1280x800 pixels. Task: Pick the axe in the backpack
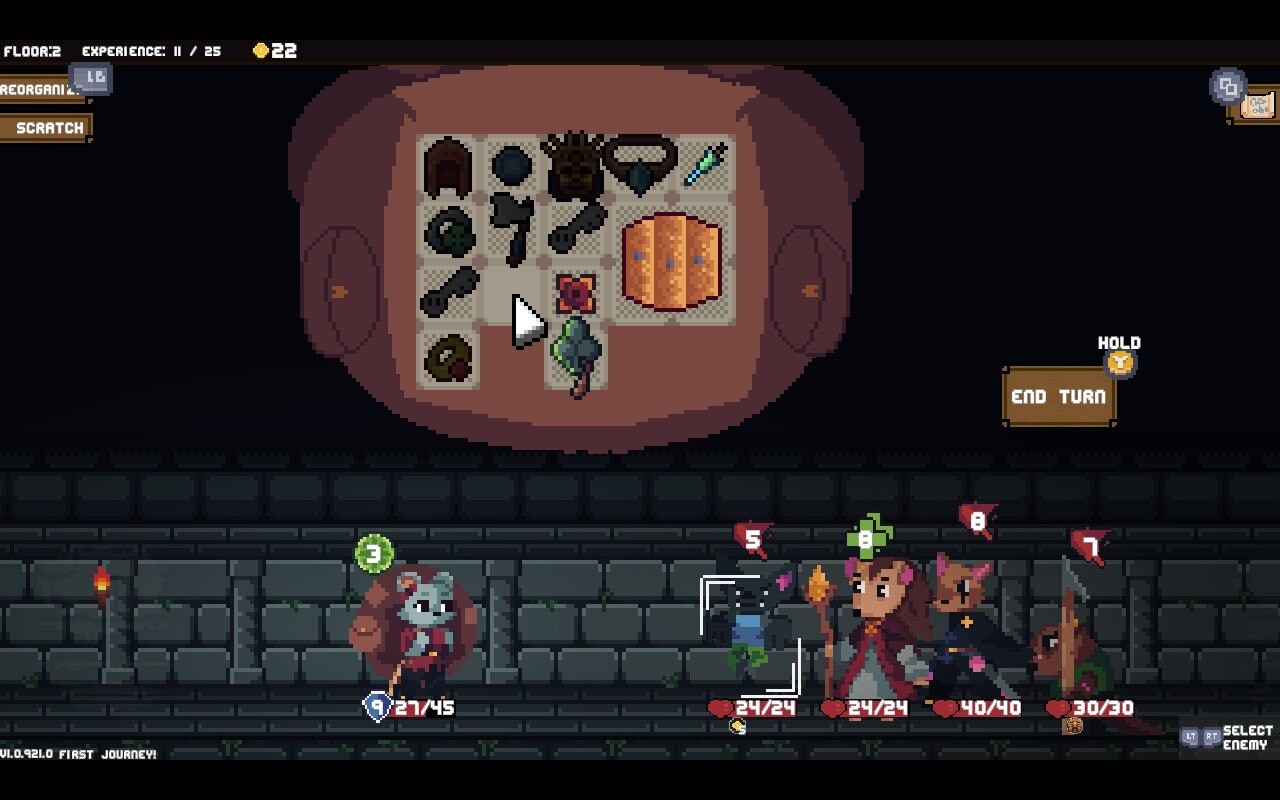click(x=512, y=228)
